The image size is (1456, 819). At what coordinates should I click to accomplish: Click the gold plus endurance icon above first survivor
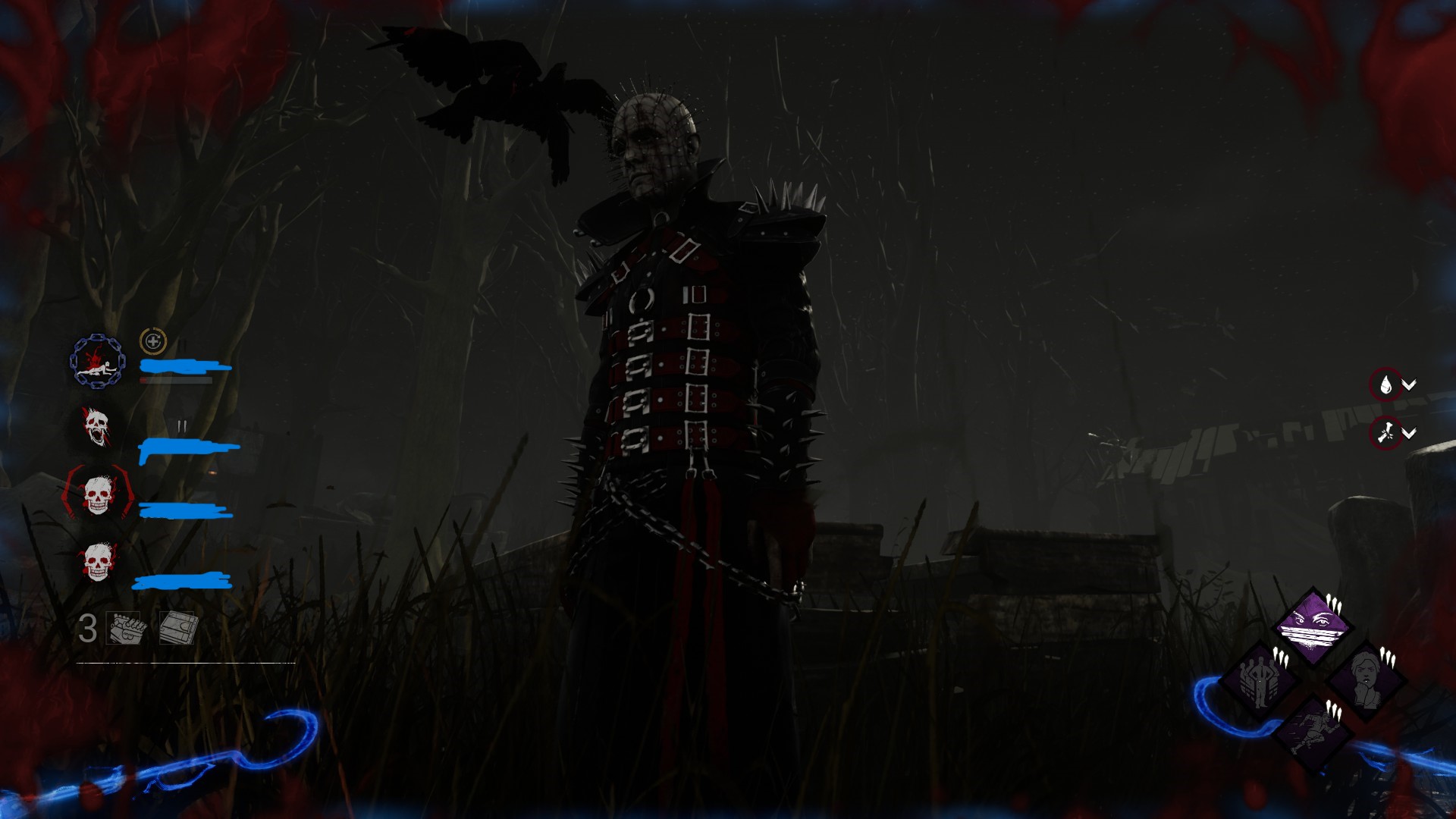click(152, 342)
